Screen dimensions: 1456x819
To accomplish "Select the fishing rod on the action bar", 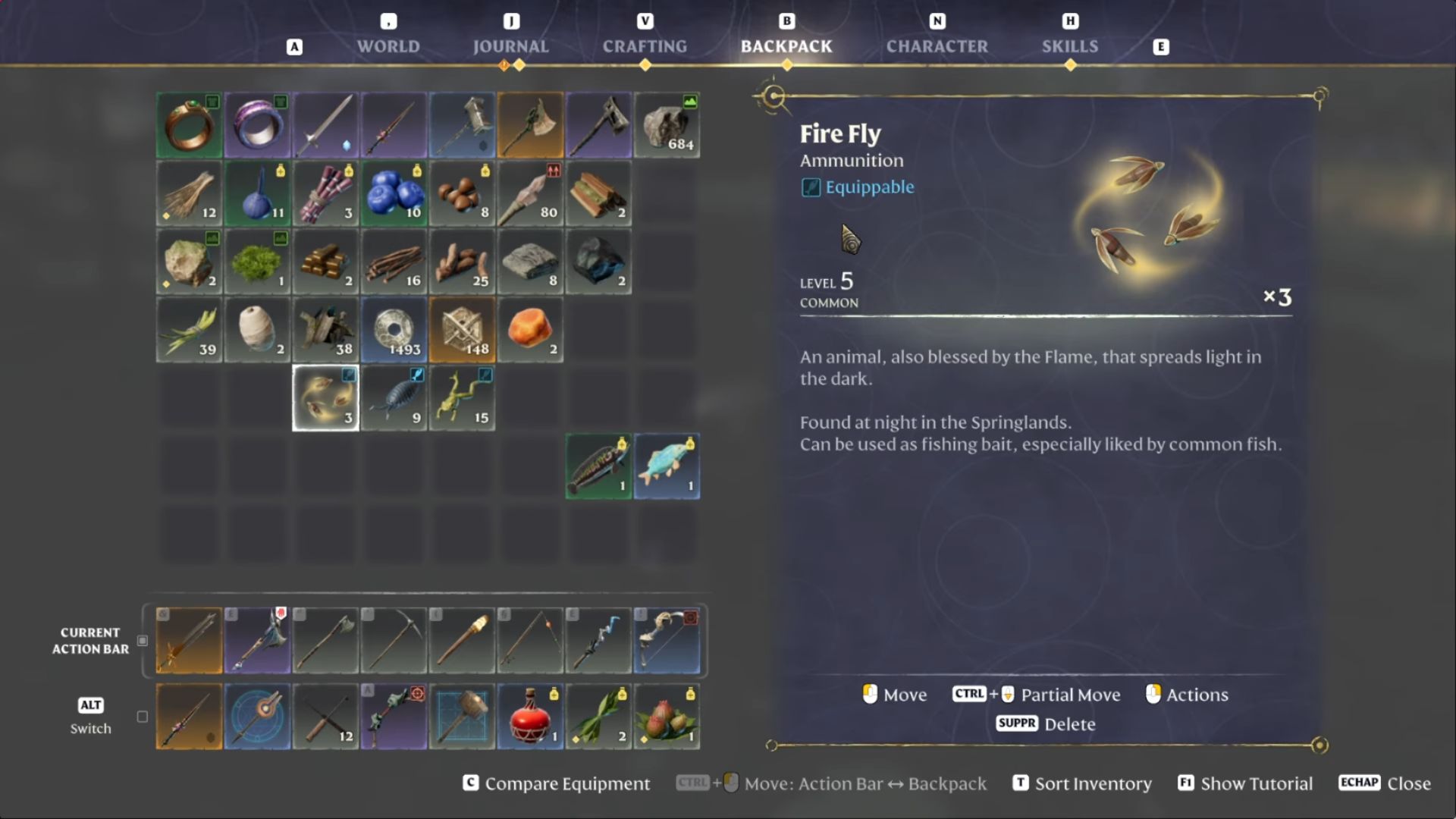I will 530,641.
